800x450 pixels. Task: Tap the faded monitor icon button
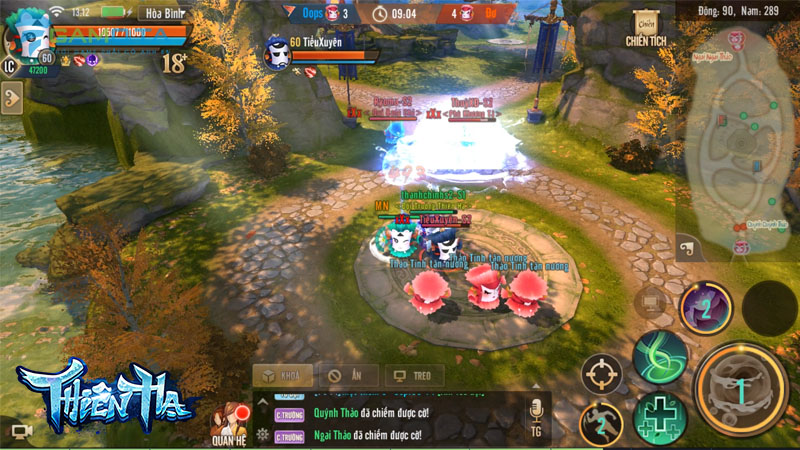(652, 300)
